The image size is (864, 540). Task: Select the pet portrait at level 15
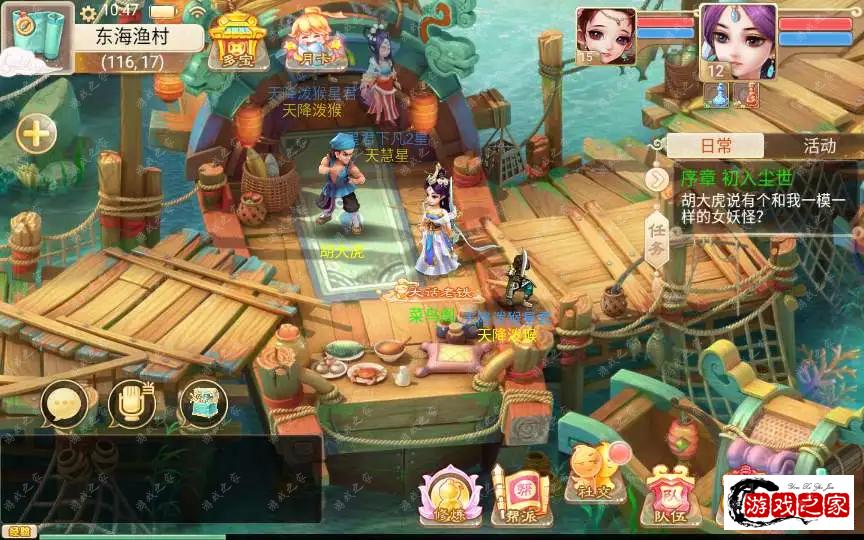605,35
